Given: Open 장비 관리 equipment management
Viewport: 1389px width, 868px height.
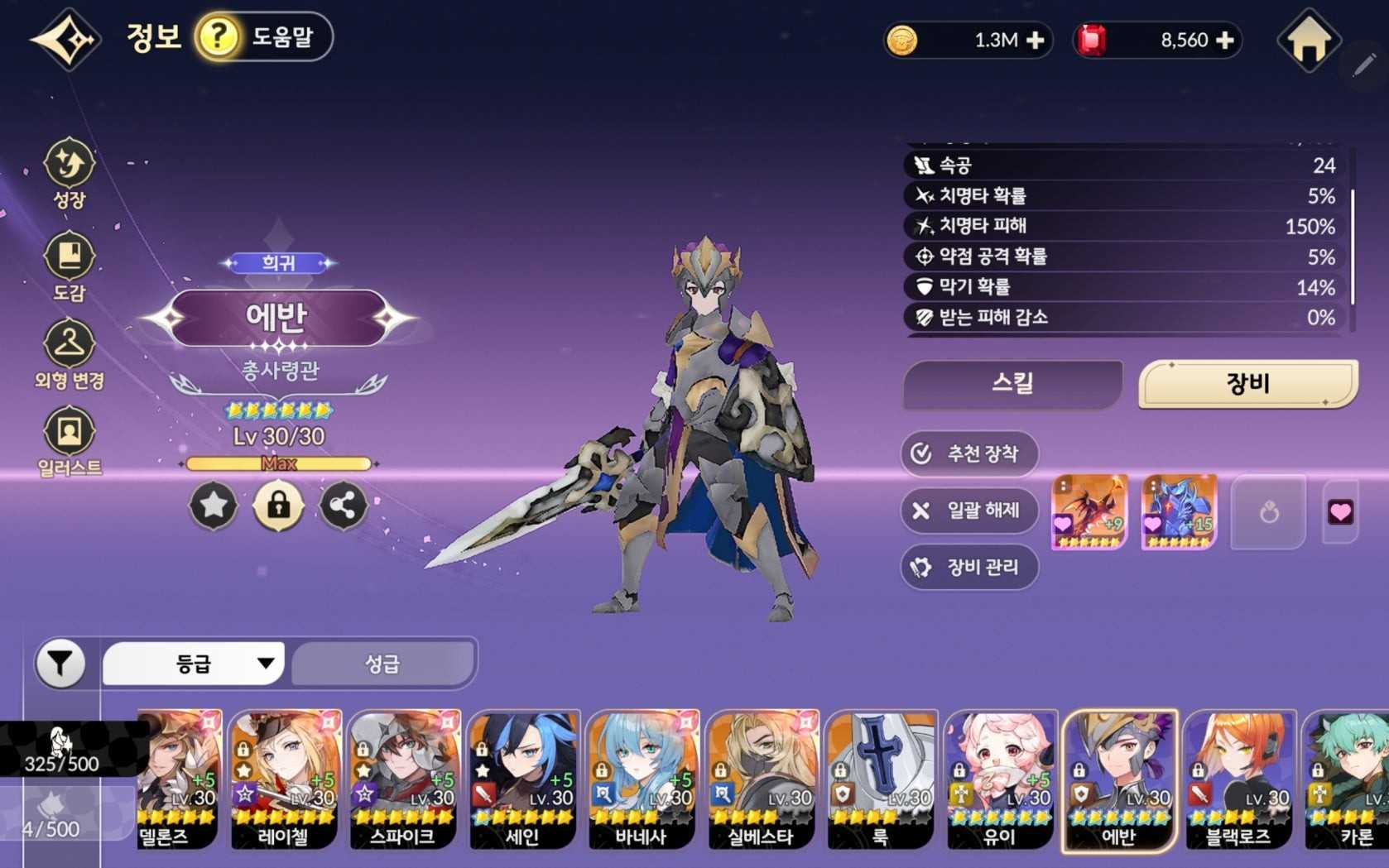Looking at the screenshot, I should 969,568.
